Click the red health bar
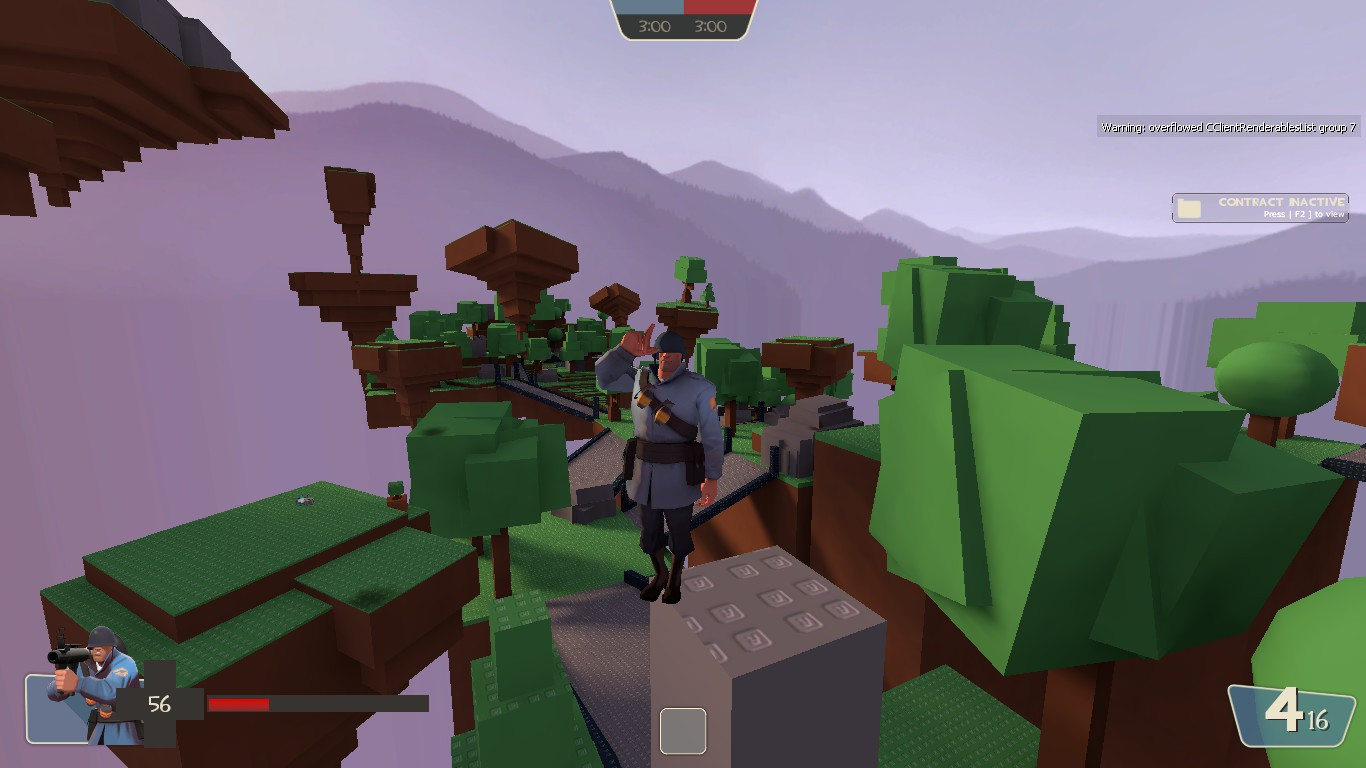This screenshot has width=1366, height=768. coord(240,703)
